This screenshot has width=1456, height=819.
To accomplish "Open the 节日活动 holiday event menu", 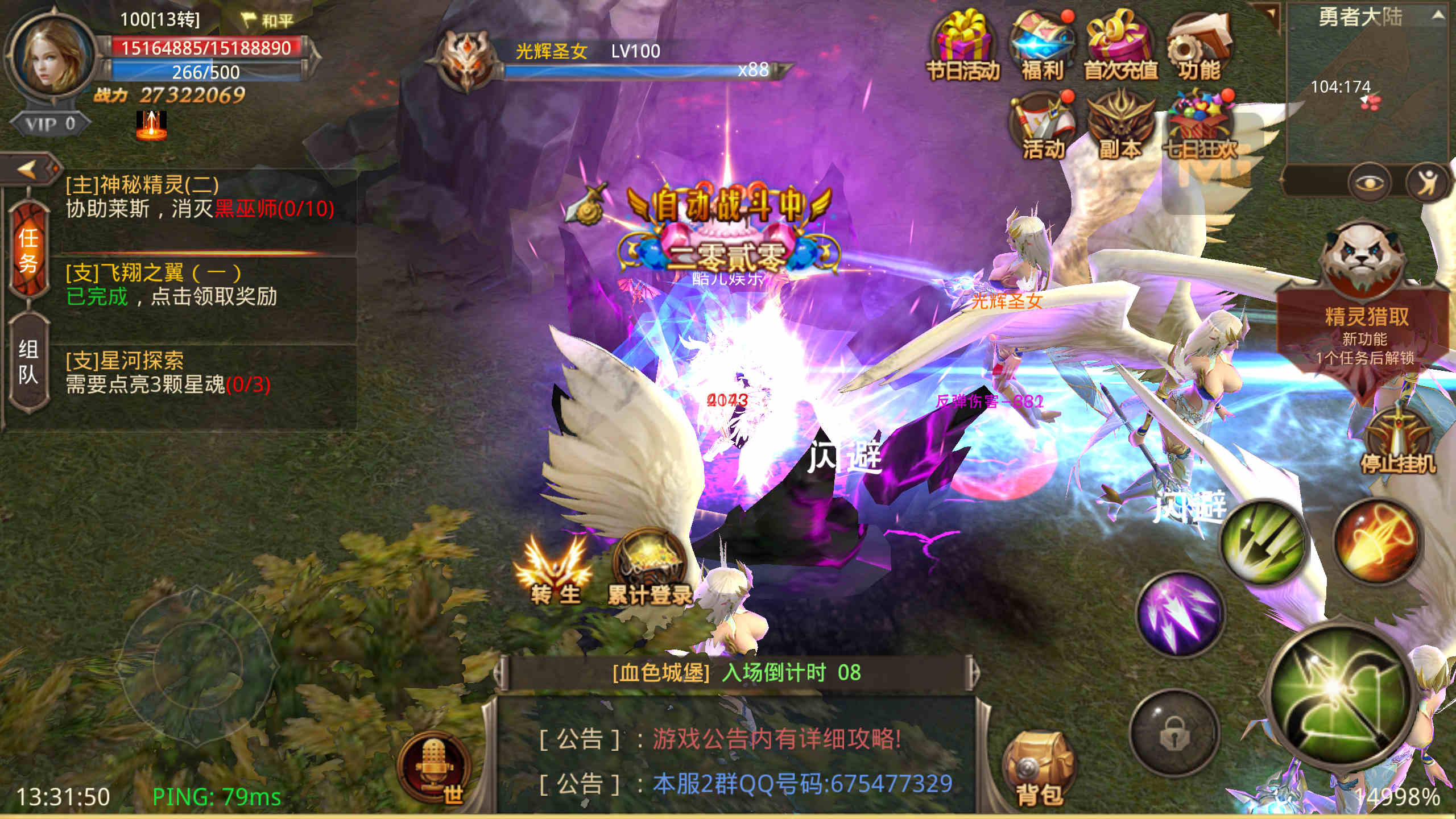I will 962,47.
